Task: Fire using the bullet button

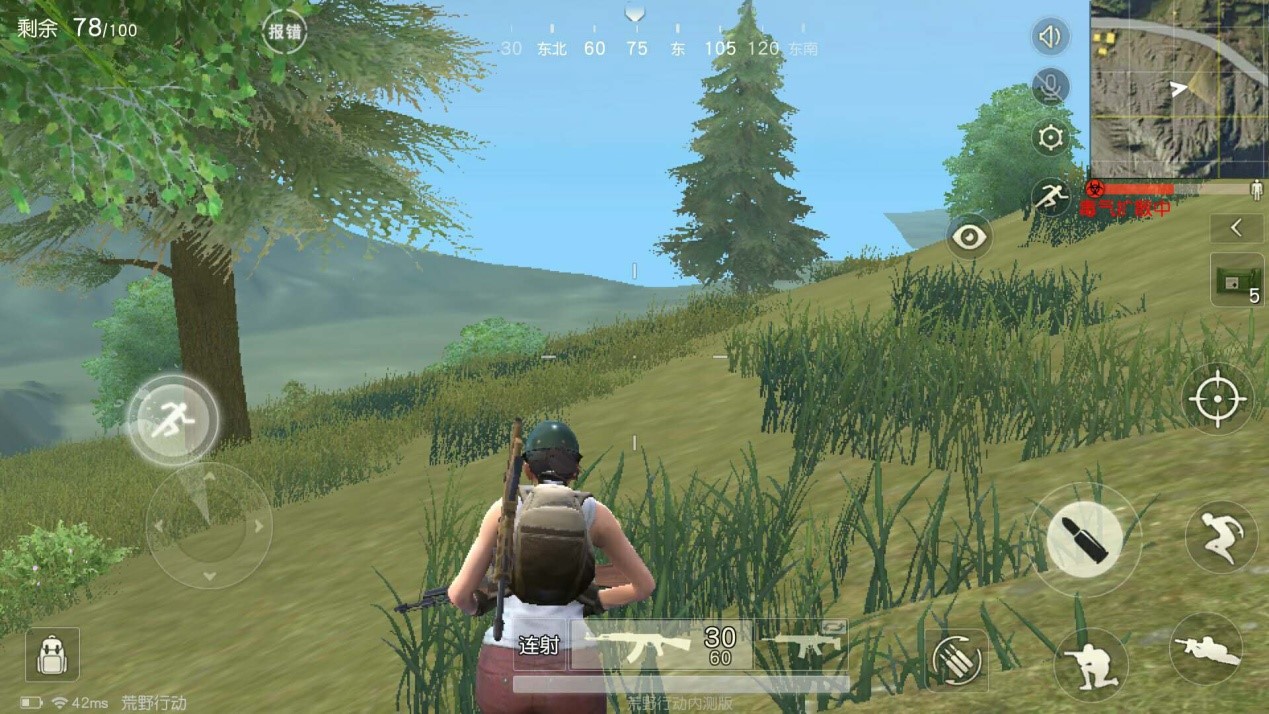Action: pos(1085,540)
